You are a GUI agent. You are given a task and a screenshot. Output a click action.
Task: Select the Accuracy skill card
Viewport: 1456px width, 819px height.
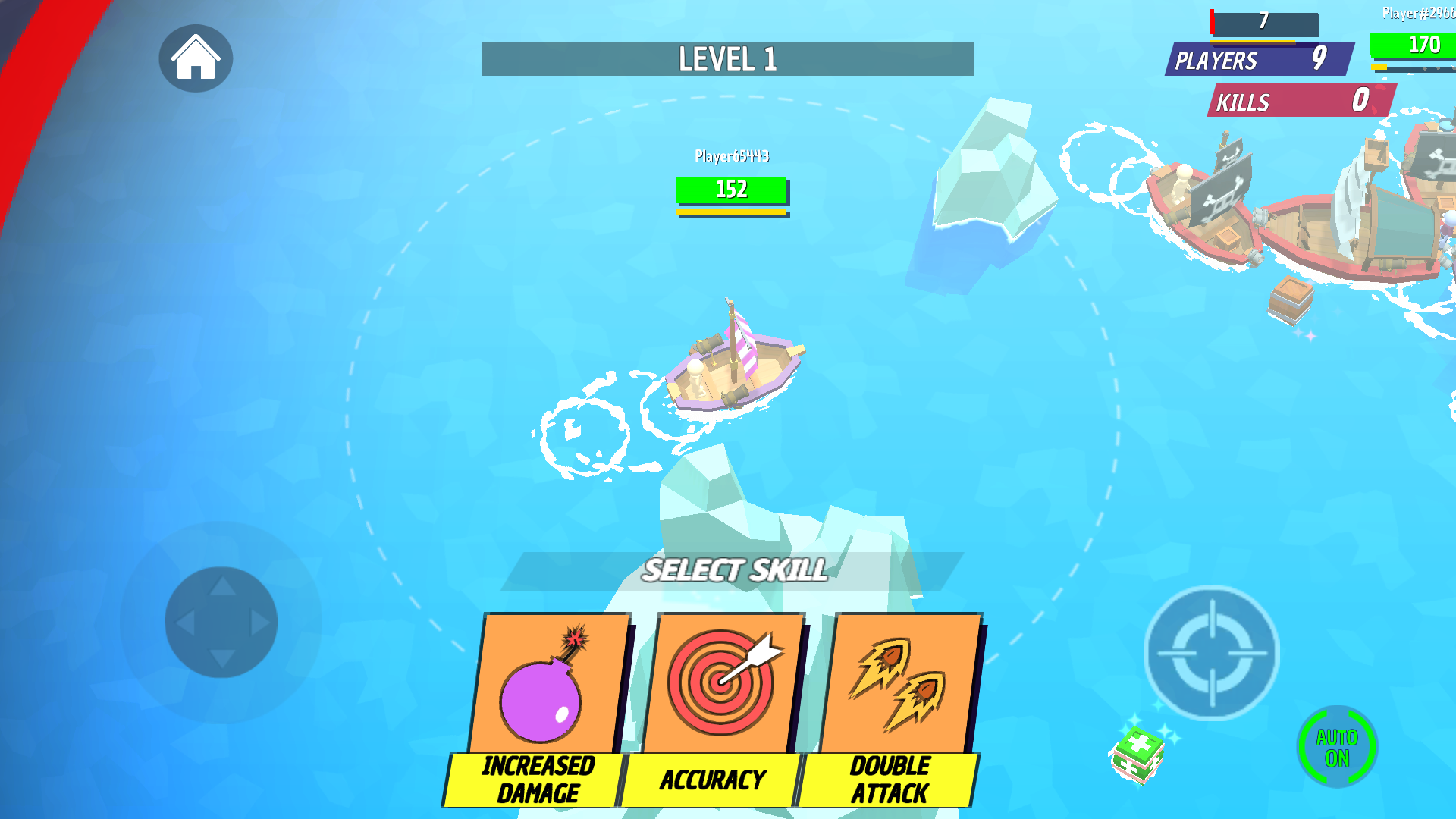(717, 709)
